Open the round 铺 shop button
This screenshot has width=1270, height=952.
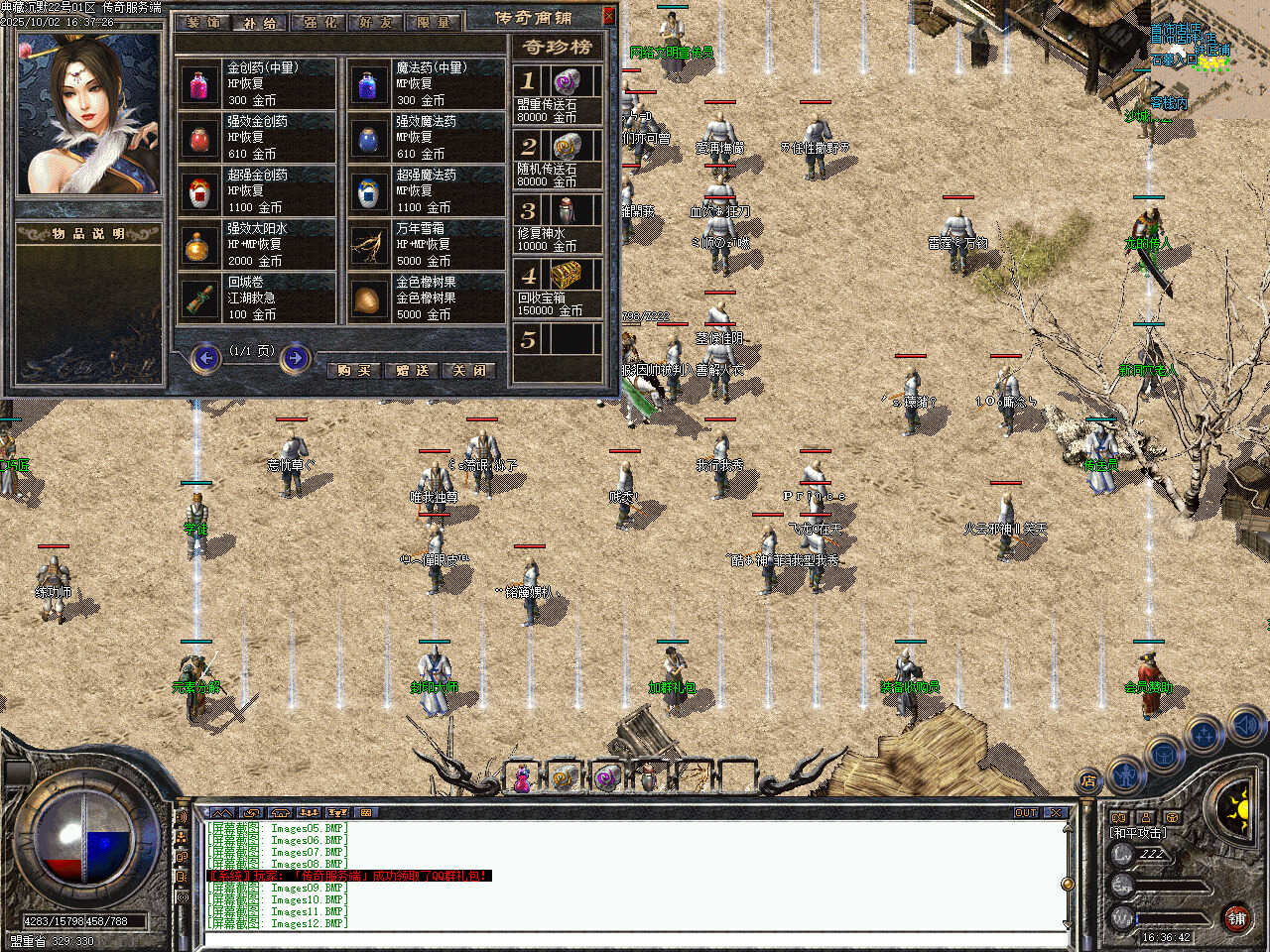[x=1236, y=918]
